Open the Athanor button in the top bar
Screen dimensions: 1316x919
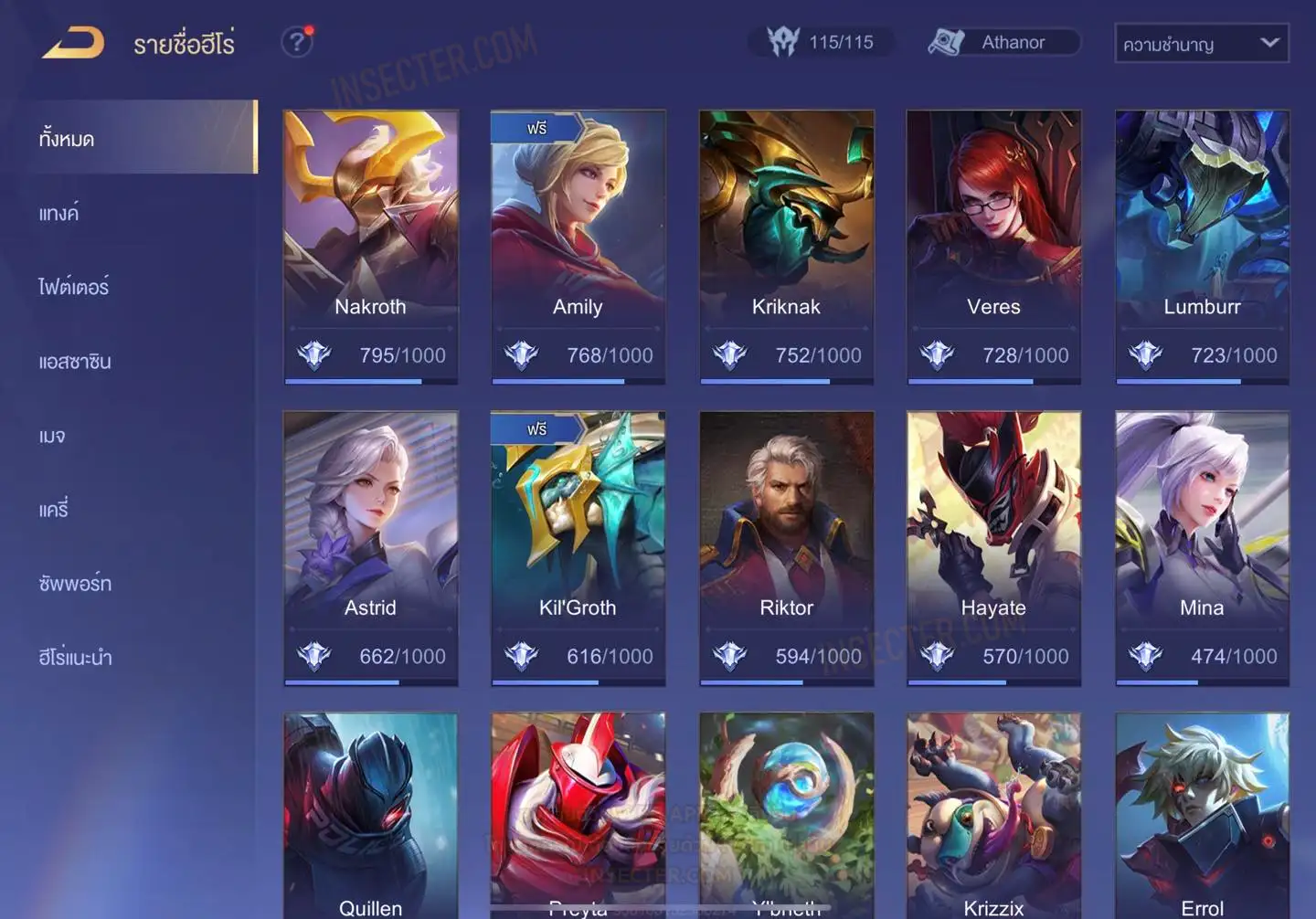pyautogui.click(x=1003, y=42)
